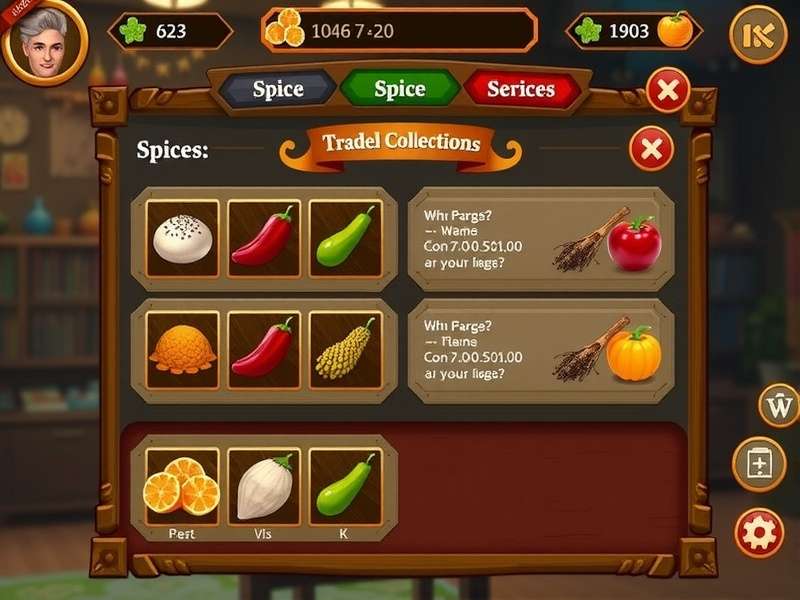This screenshot has height=600, width=800.
Task: Select the white garlic labeled Vis
Action: coord(264,484)
